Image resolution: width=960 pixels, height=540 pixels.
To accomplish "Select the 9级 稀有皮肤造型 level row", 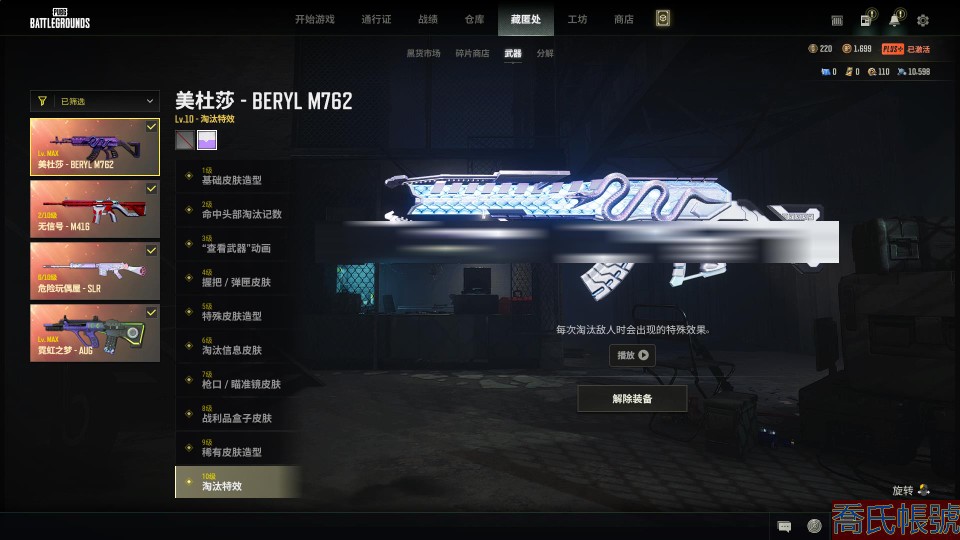I will pyautogui.click(x=237, y=448).
